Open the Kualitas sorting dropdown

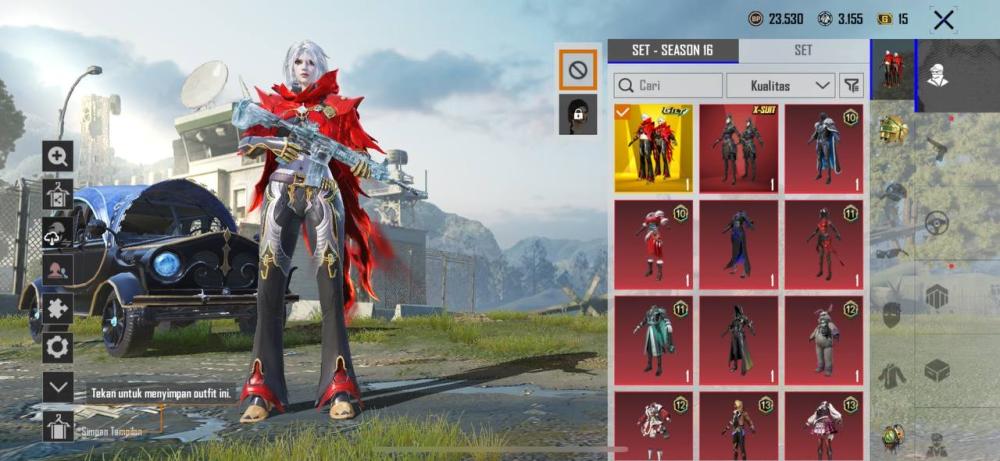coord(781,85)
